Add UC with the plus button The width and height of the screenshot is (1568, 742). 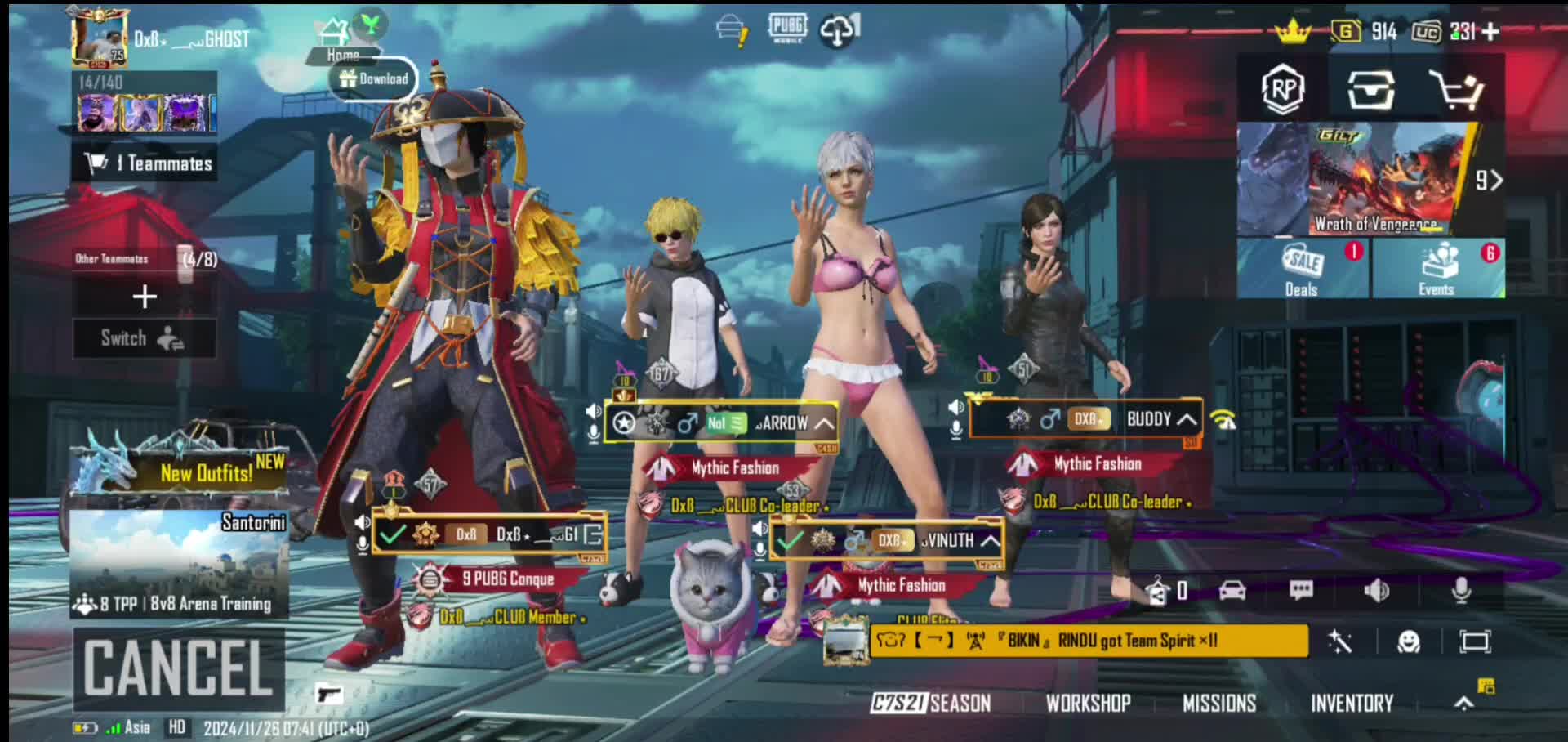[1490, 32]
